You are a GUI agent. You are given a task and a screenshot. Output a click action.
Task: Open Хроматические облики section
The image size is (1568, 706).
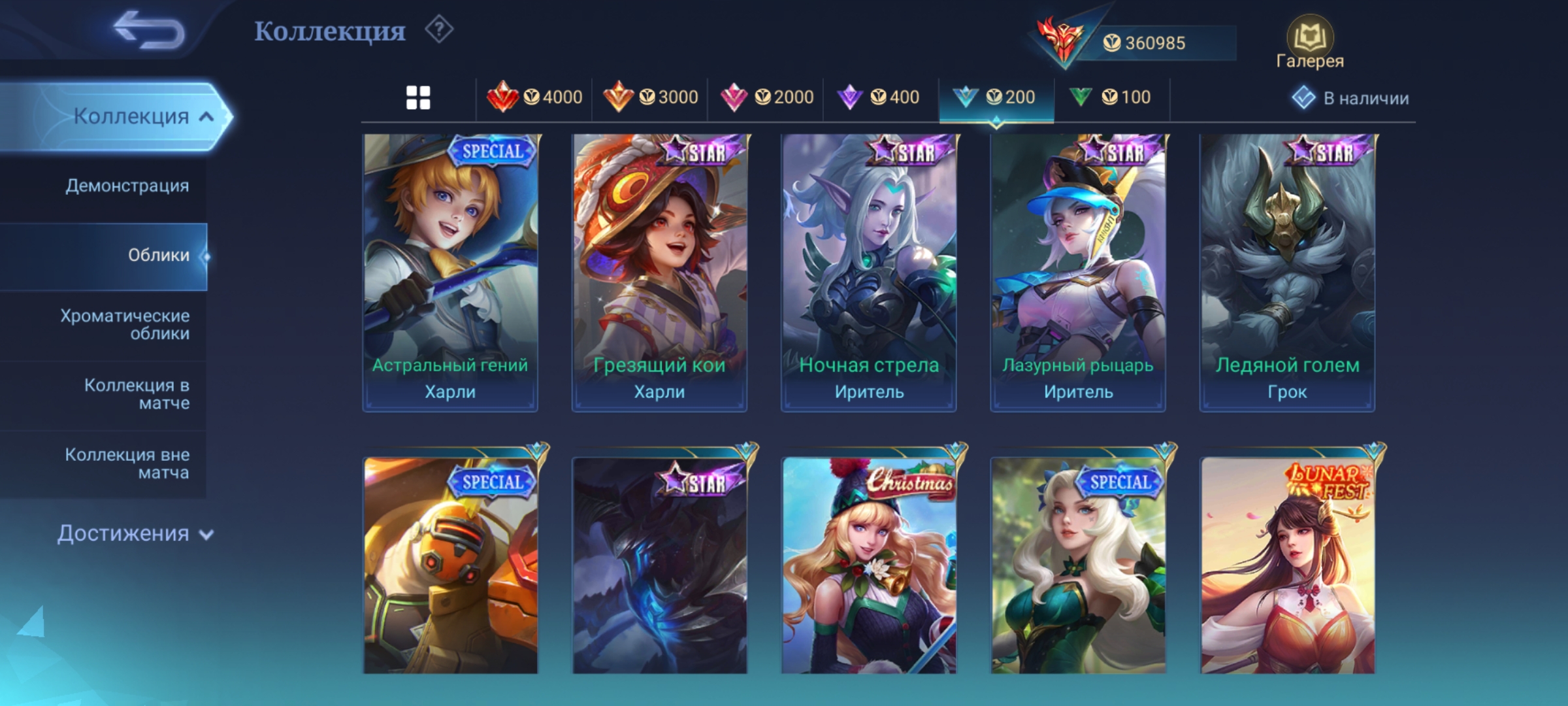pos(125,325)
